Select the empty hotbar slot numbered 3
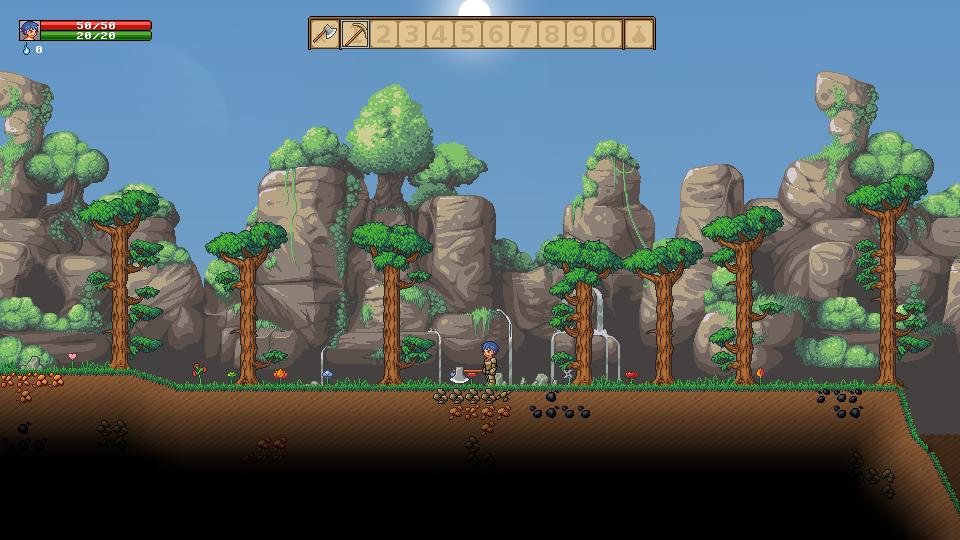The width and height of the screenshot is (960, 540). tap(411, 34)
